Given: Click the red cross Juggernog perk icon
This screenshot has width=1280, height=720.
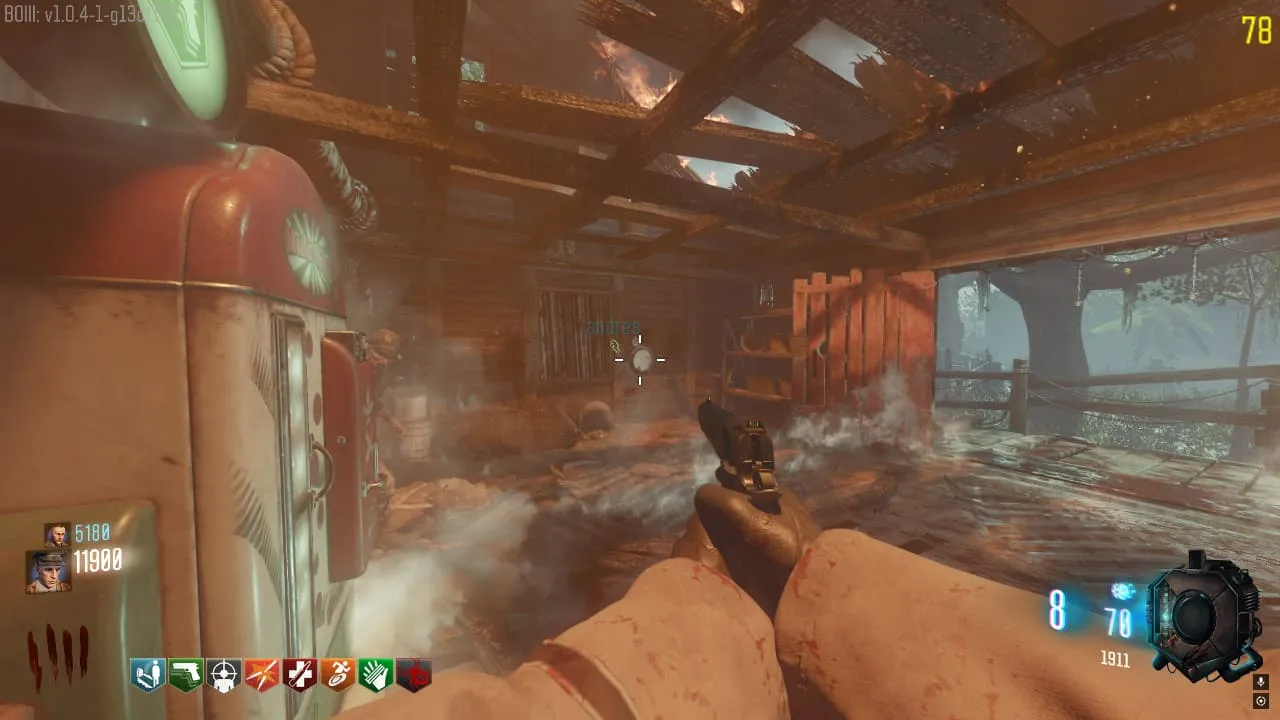Looking at the screenshot, I should 300,675.
